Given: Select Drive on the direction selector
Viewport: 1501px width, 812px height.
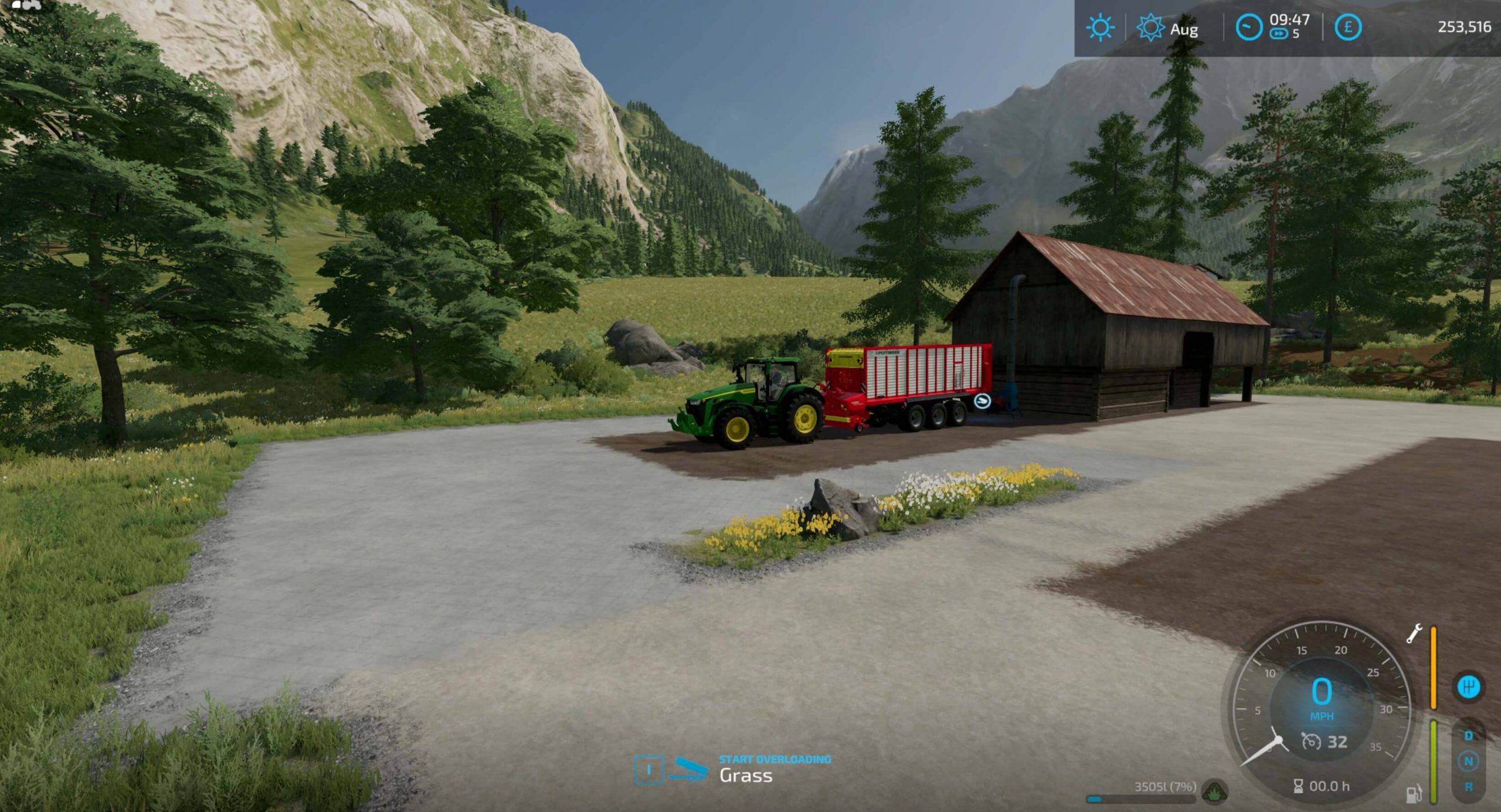Looking at the screenshot, I should 1468,736.
